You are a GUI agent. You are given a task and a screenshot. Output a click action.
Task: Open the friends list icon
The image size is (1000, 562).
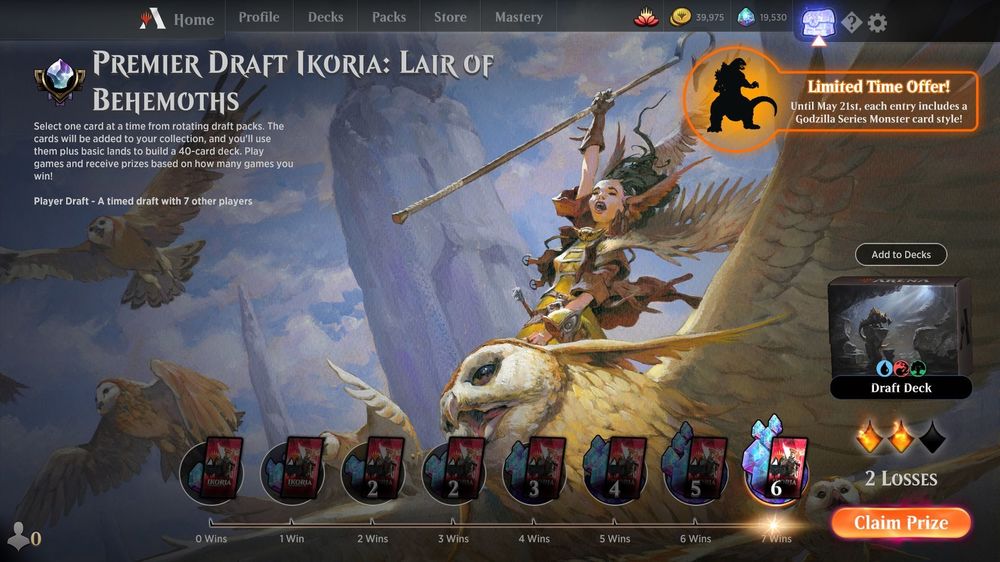(x=20, y=537)
